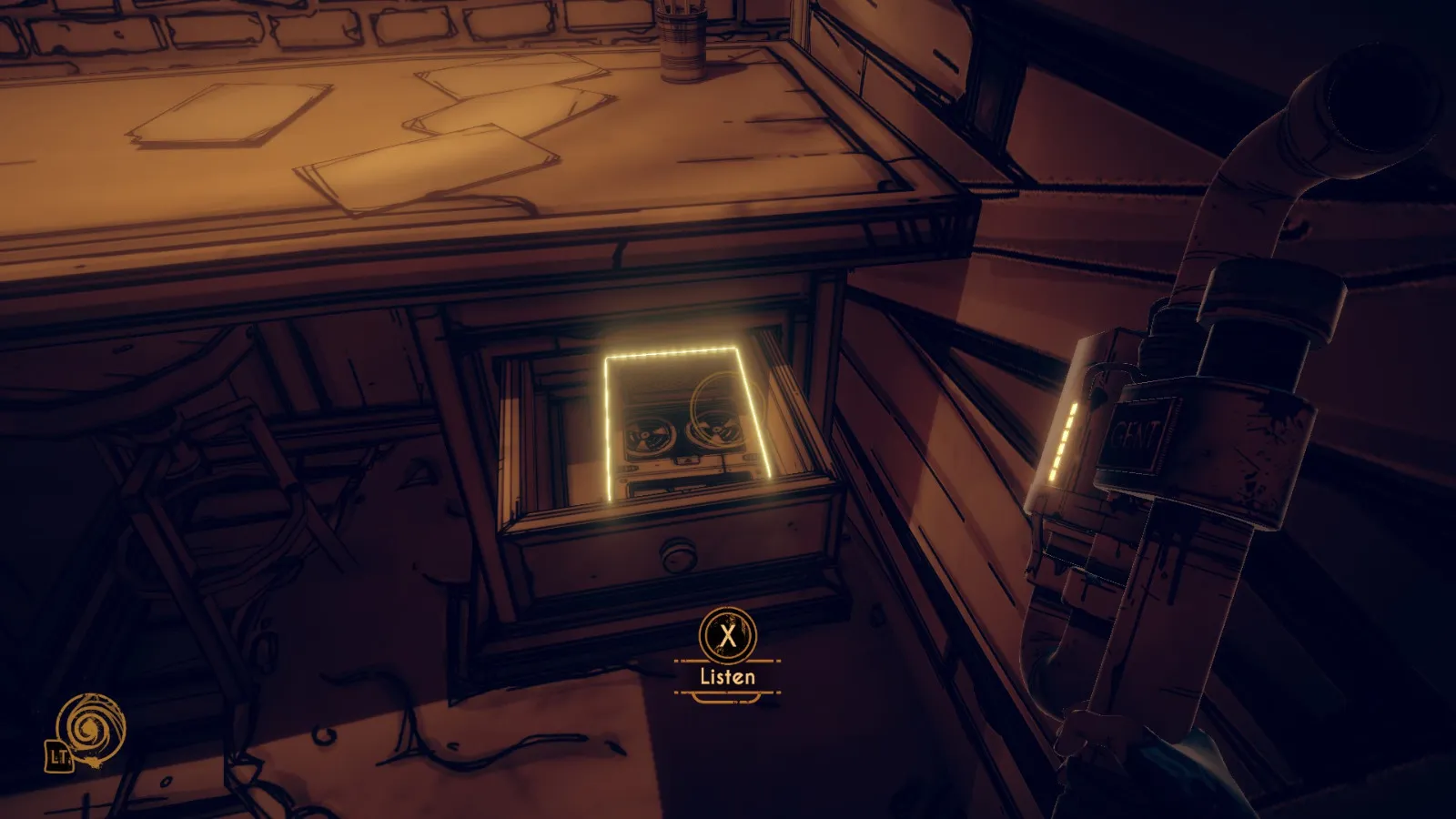Activate the swirl Flow ability icon
This screenshot has width=1456, height=819.
point(89,729)
